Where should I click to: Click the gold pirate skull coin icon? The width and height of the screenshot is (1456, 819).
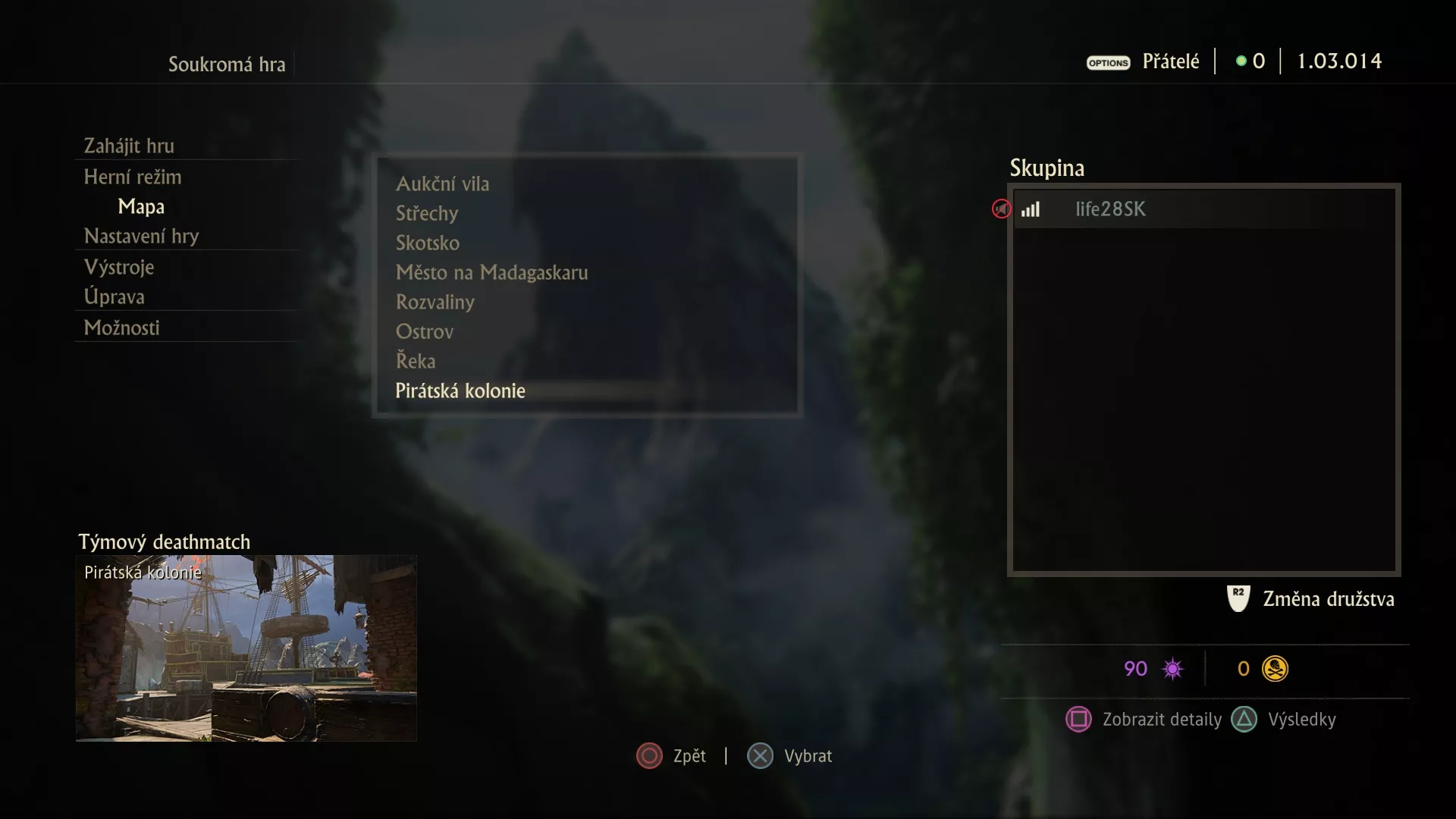point(1276,668)
